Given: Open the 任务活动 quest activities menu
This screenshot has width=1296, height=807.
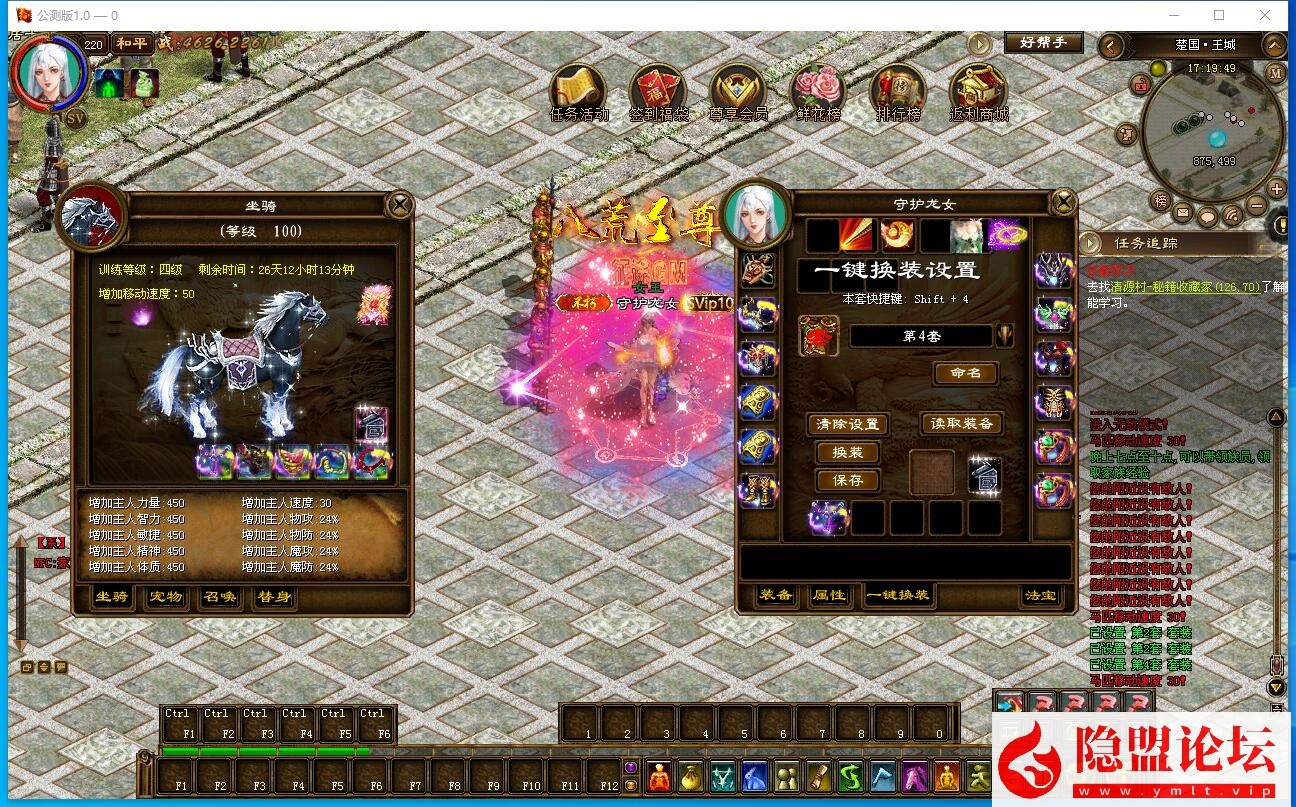Looking at the screenshot, I should (x=579, y=91).
